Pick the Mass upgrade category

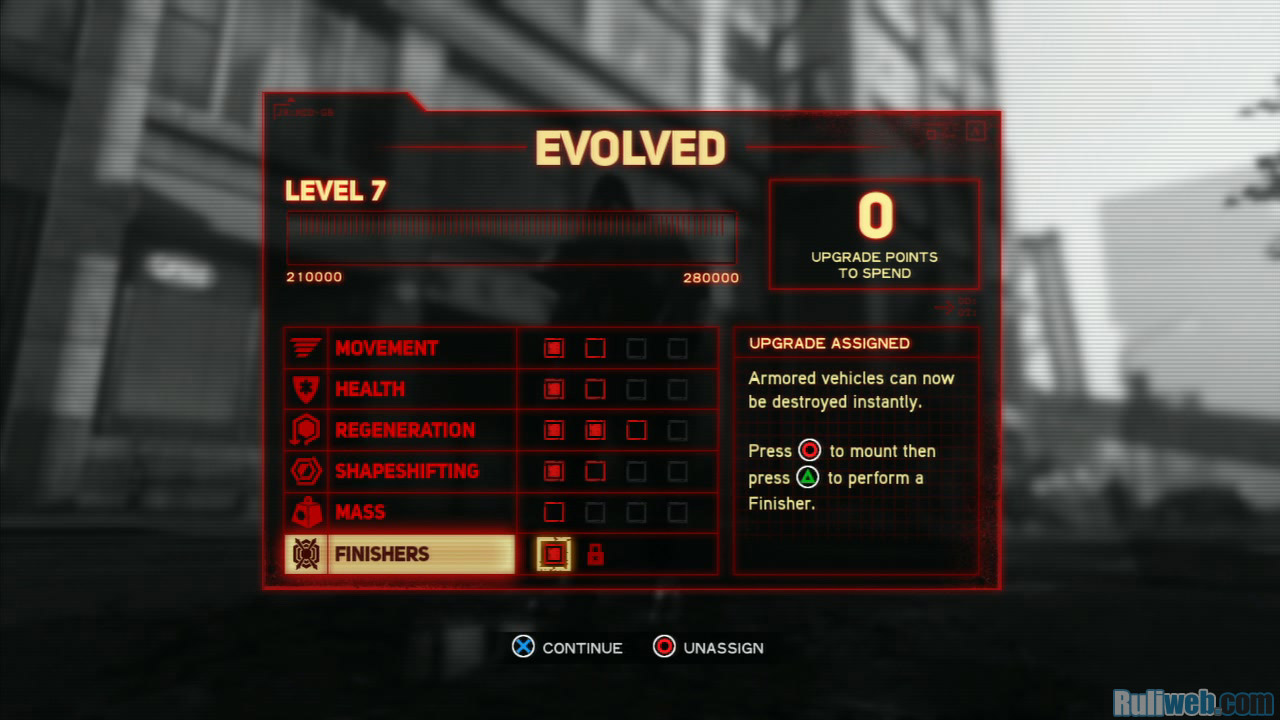[x=360, y=512]
